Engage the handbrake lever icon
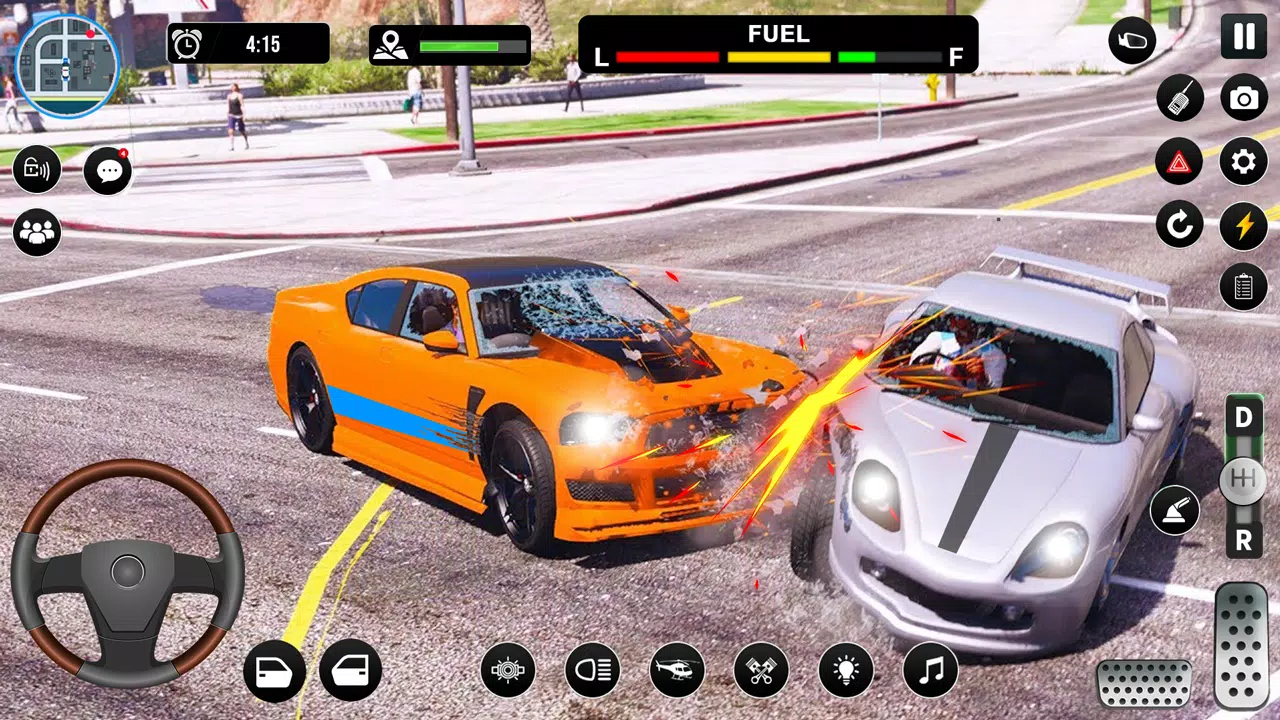Viewport: 1280px width, 720px height. click(x=1175, y=511)
